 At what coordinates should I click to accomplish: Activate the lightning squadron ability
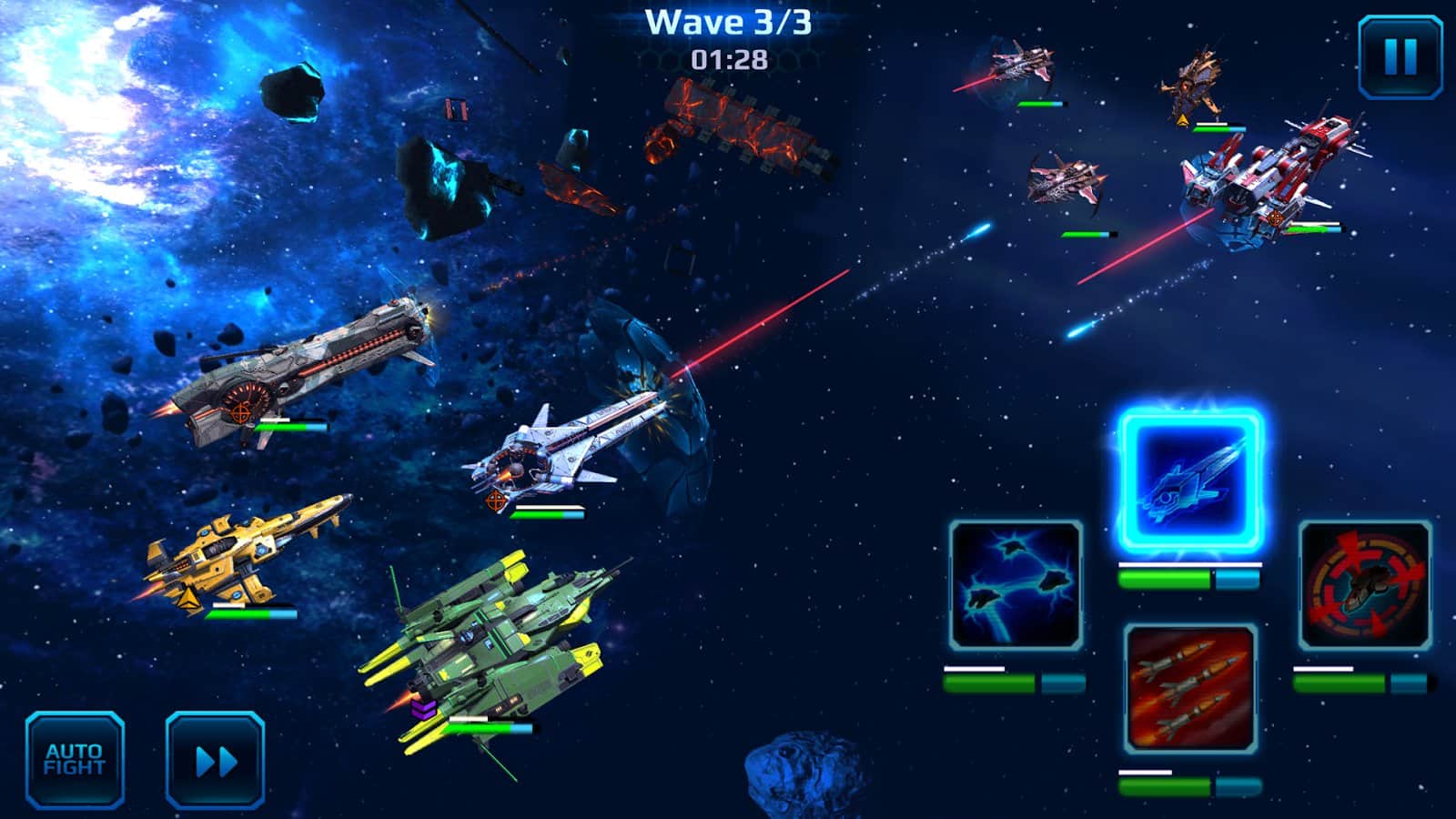coord(1016,585)
